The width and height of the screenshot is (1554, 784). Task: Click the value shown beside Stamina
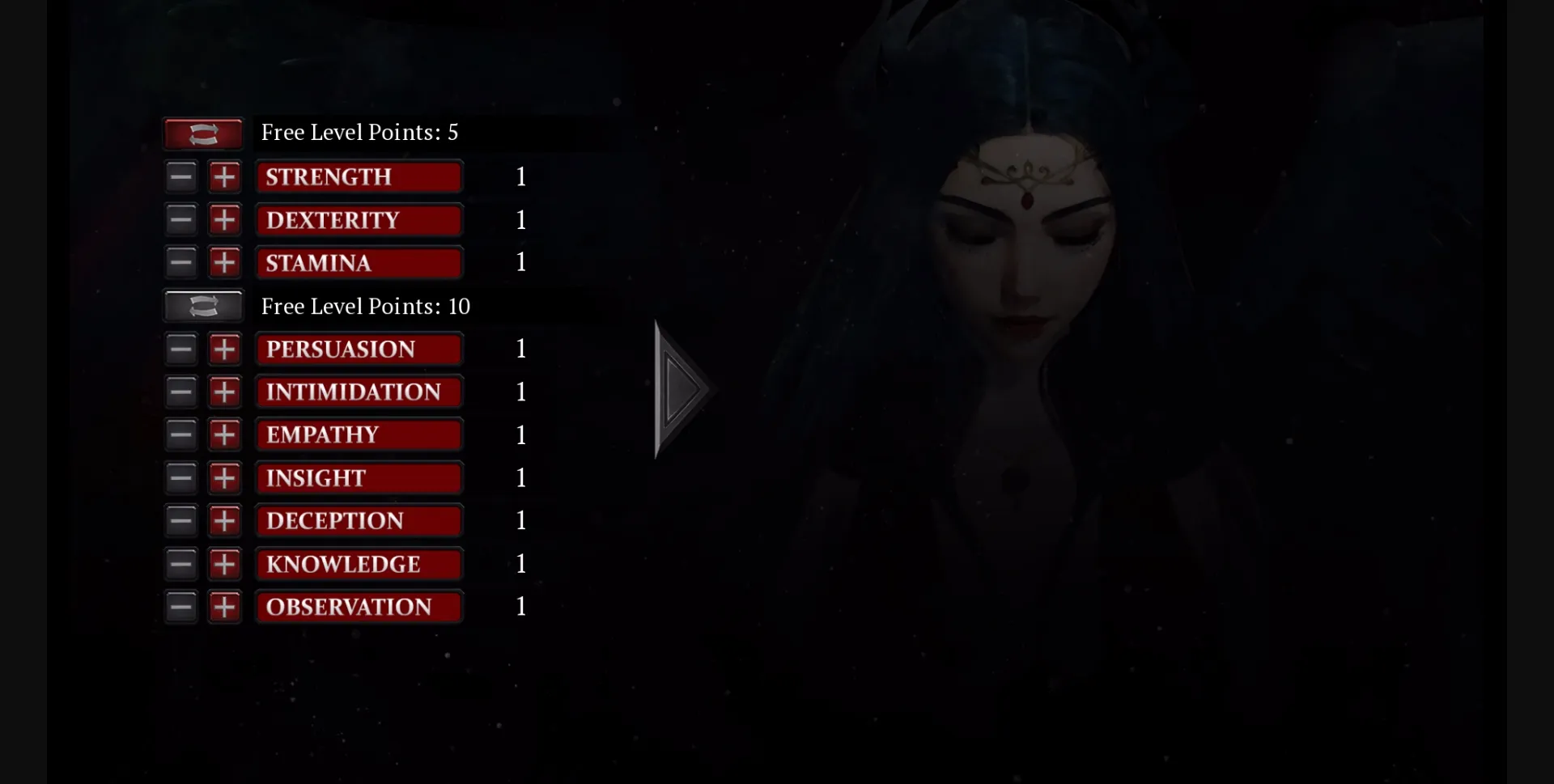coord(521,262)
